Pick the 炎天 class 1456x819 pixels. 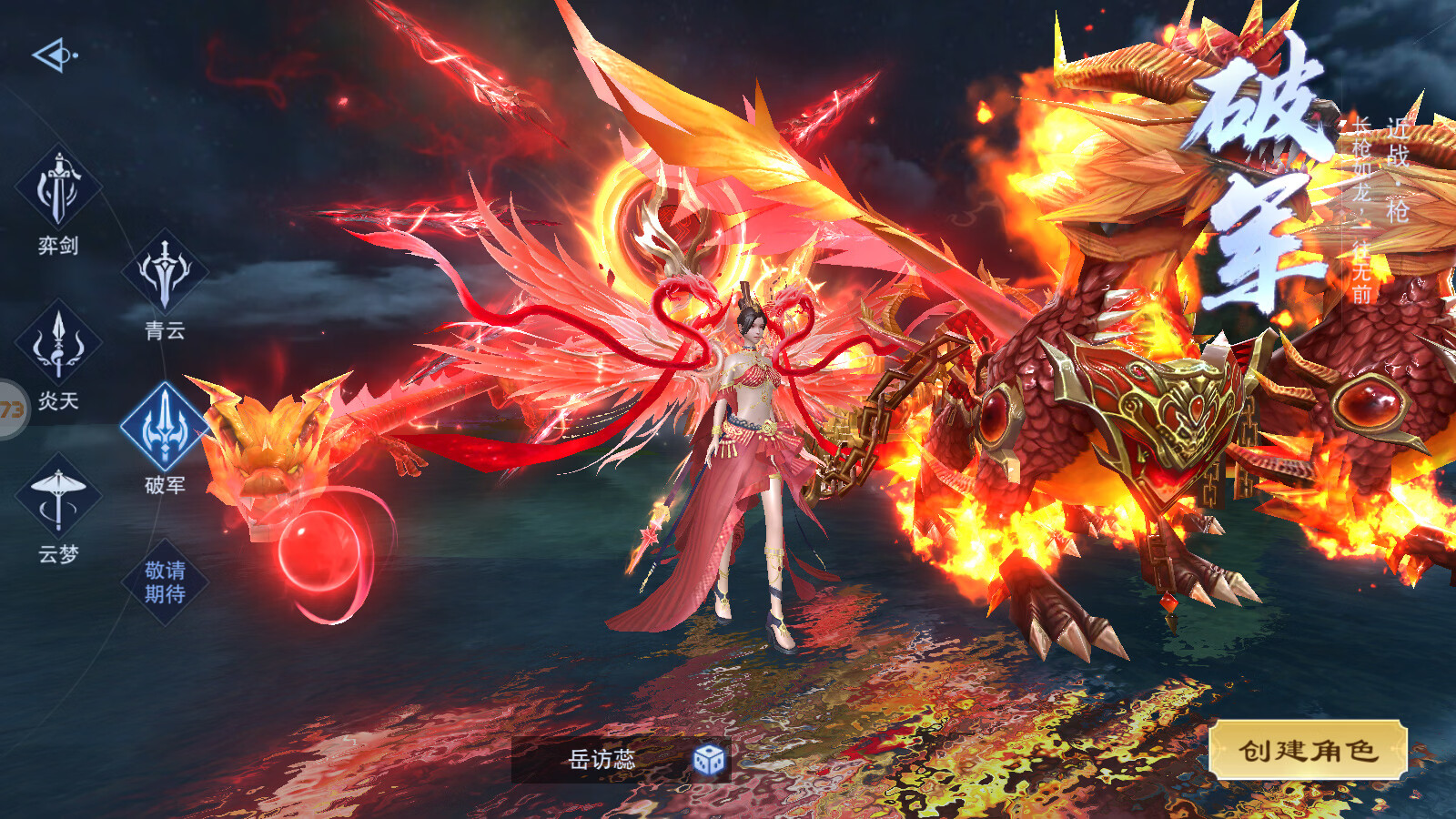point(58,344)
